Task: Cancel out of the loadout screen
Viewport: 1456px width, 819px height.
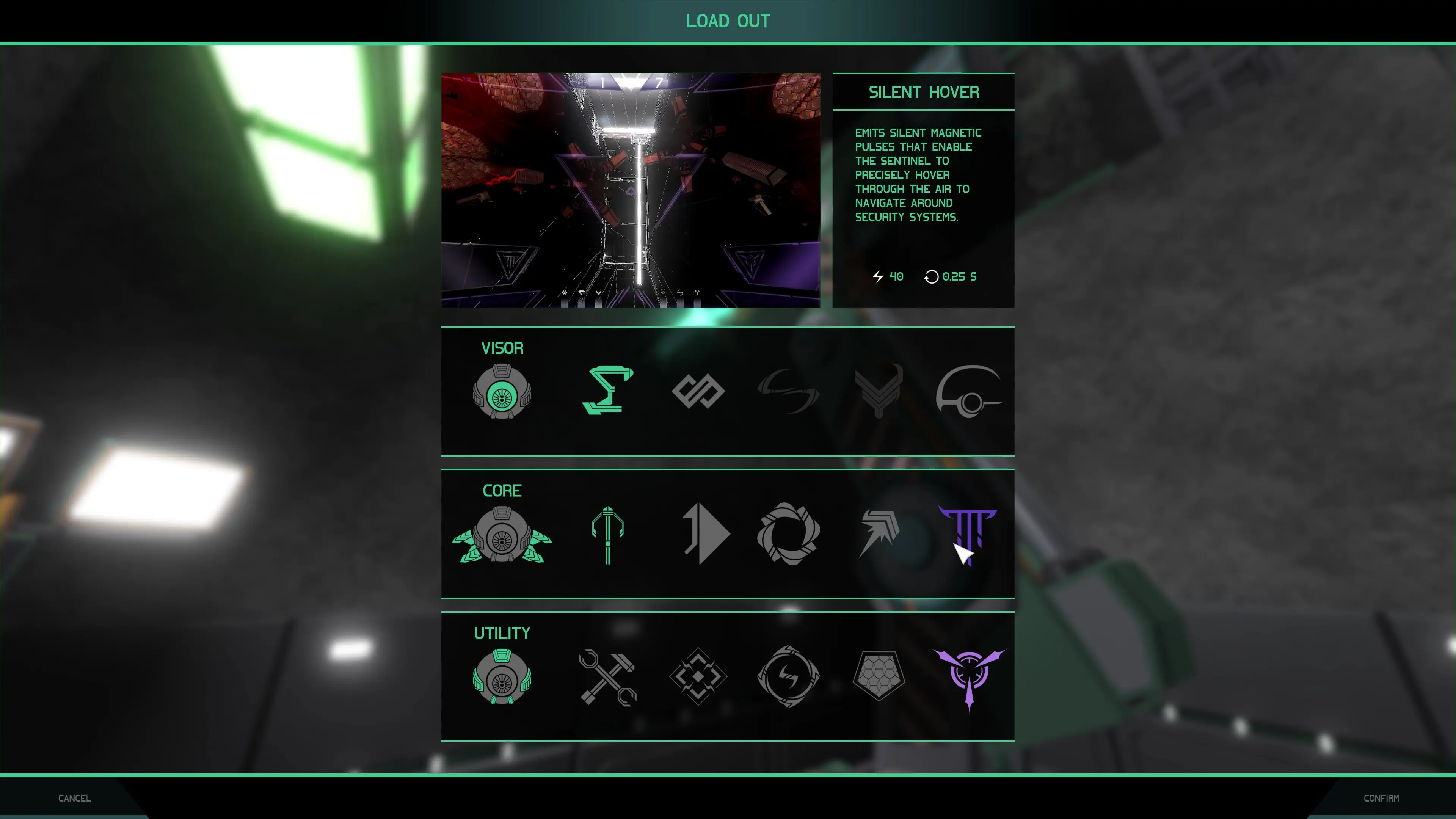Action: tap(74, 798)
